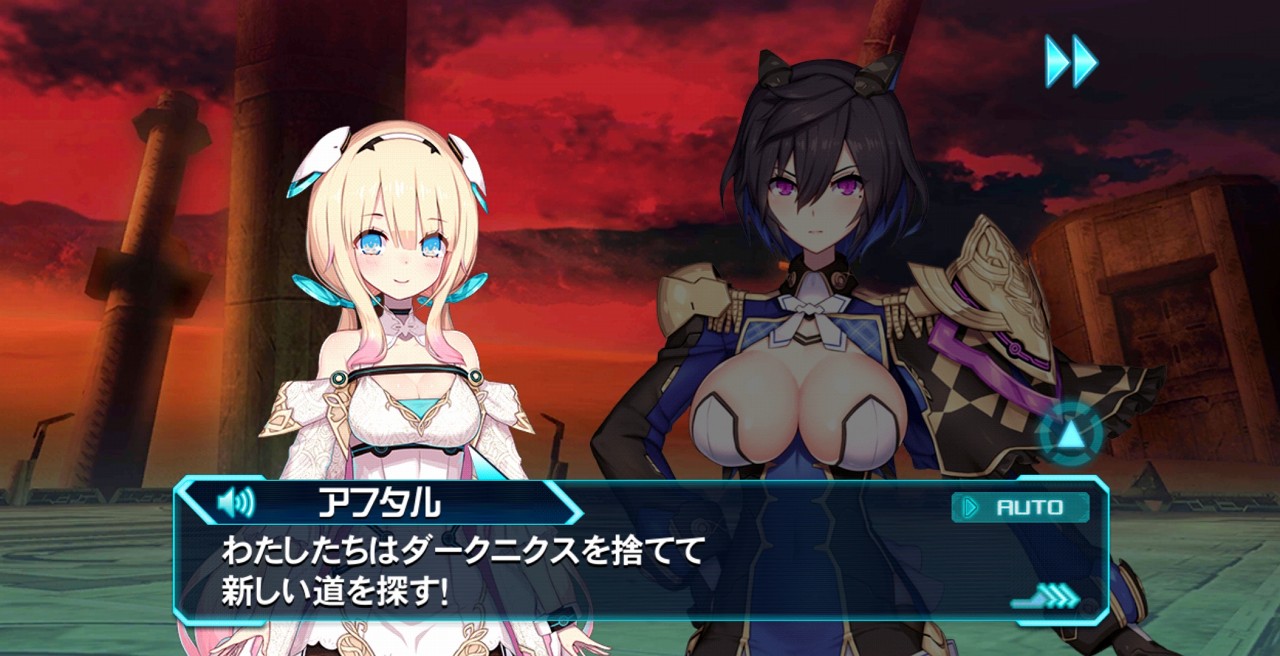
Task: Toggle AUTO dialogue playback
Action: pos(1020,507)
